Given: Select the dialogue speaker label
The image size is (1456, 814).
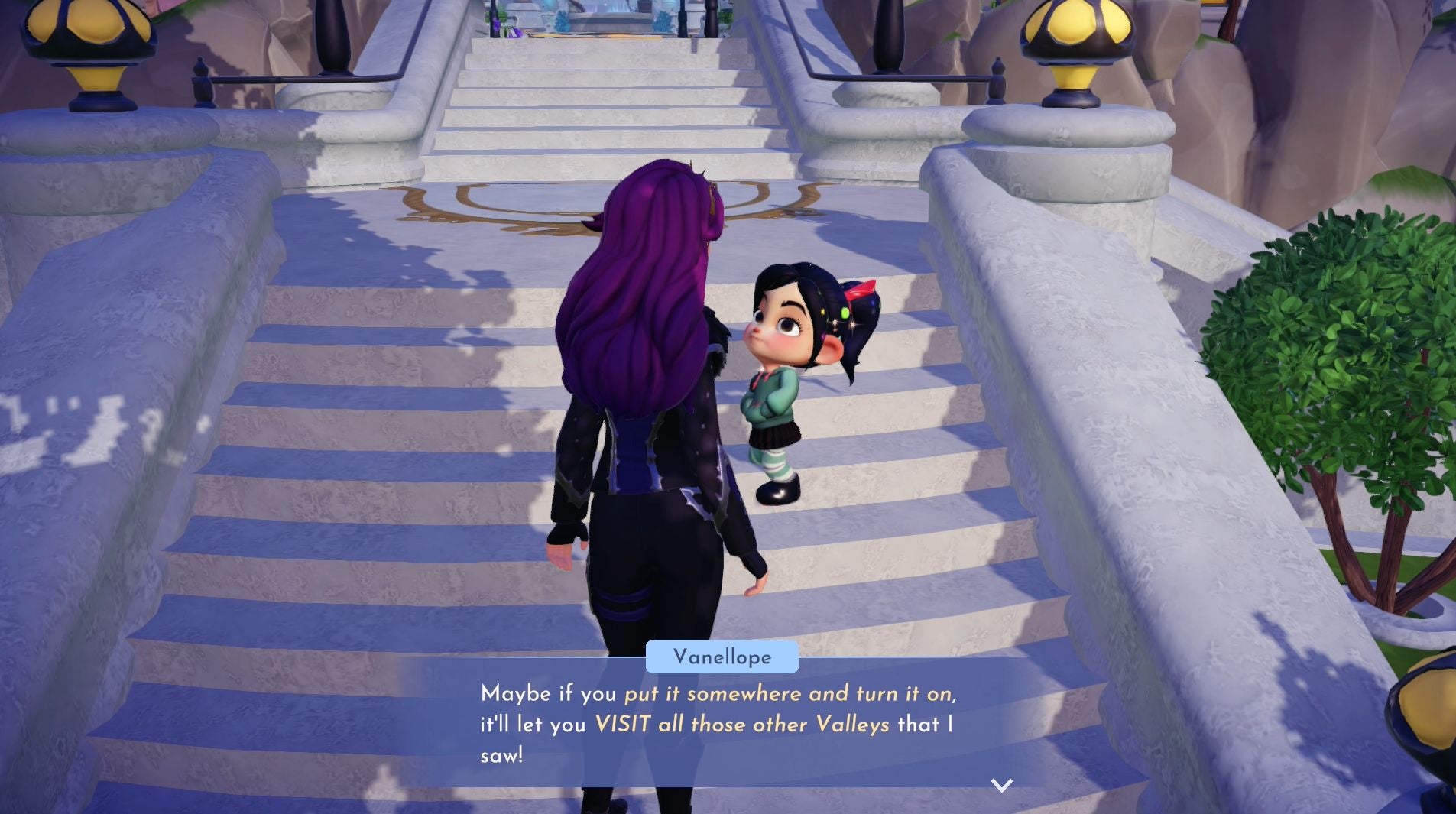Looking at the screenshot, I should tap(722, 657).
